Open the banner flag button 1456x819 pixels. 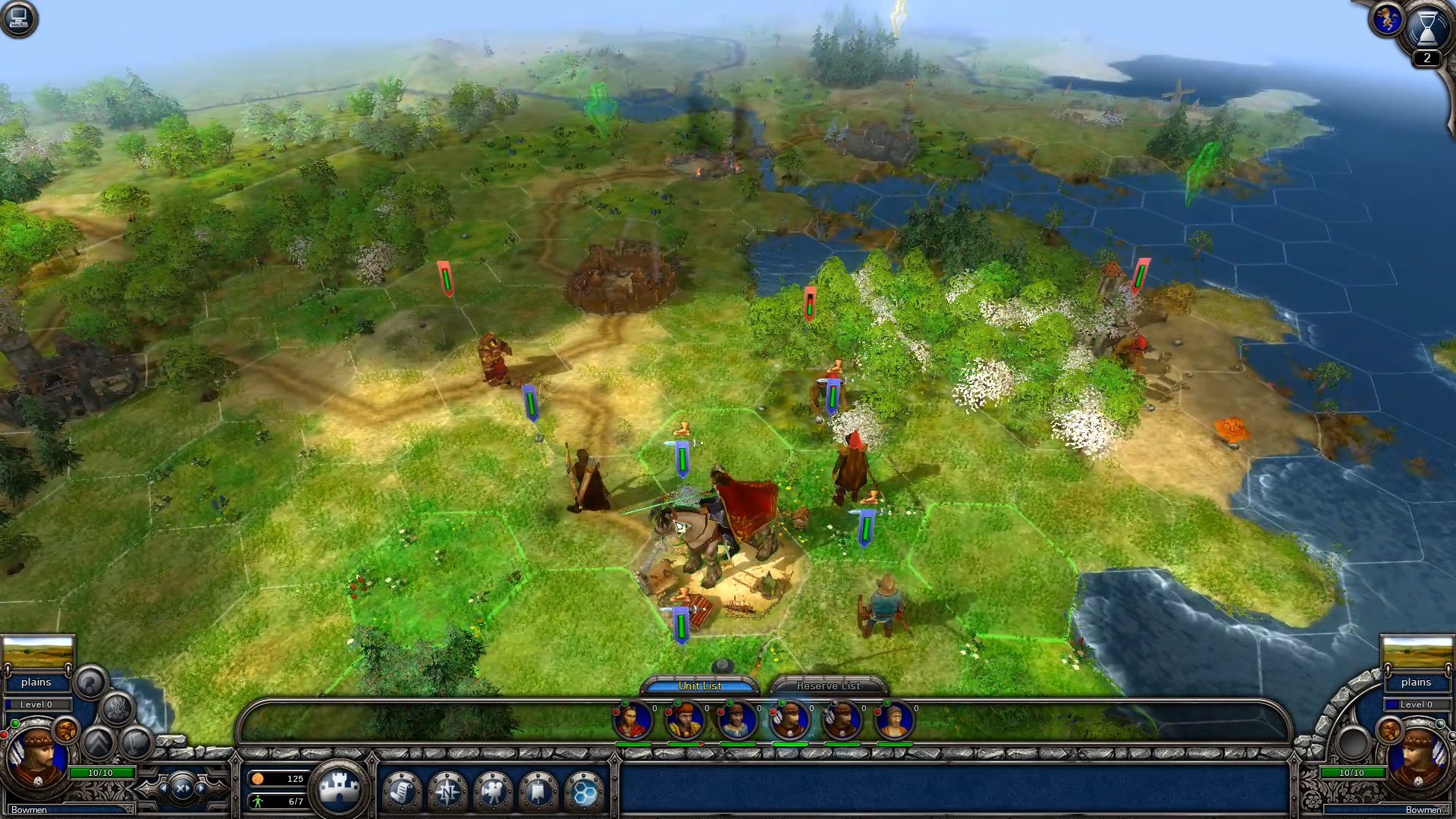538,792
